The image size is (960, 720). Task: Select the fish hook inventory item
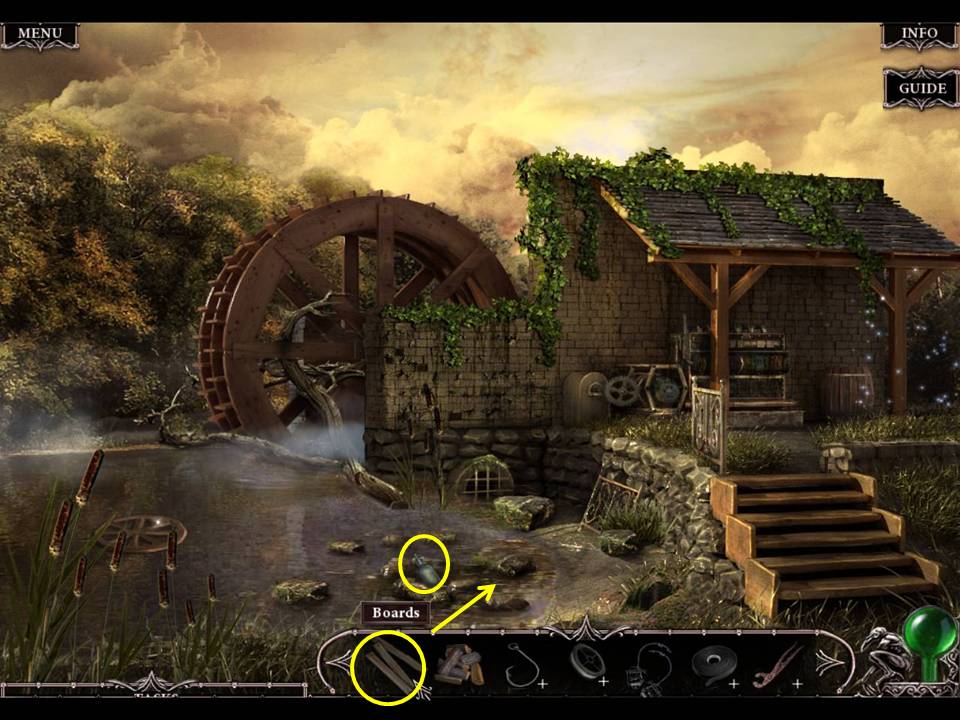coord(521,664)
